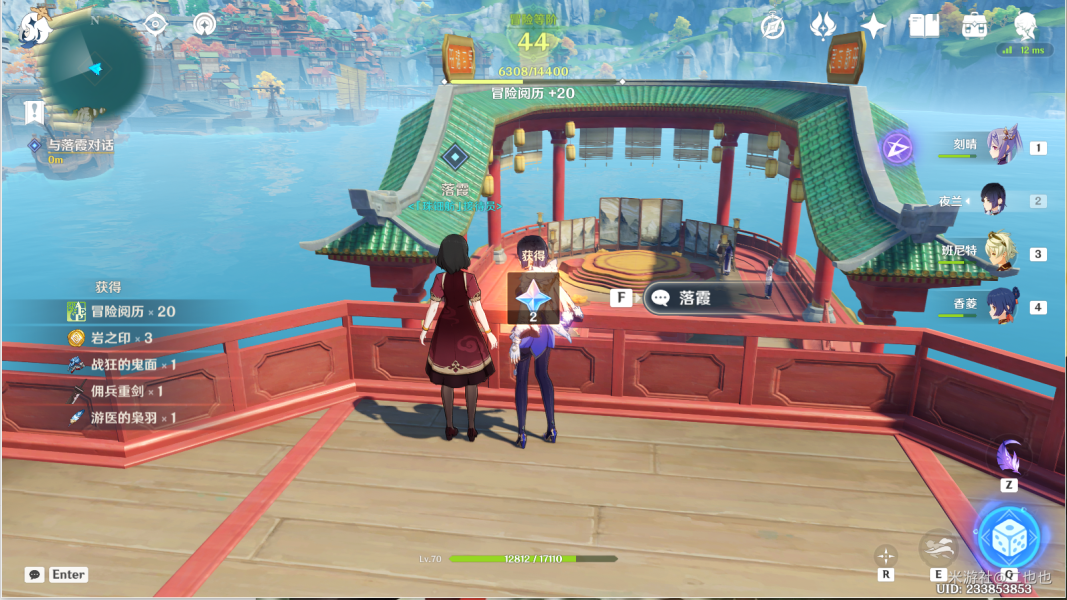Switch to party member 夜兰
This screenshot has width=1067, height=600.
click(992, 200)
